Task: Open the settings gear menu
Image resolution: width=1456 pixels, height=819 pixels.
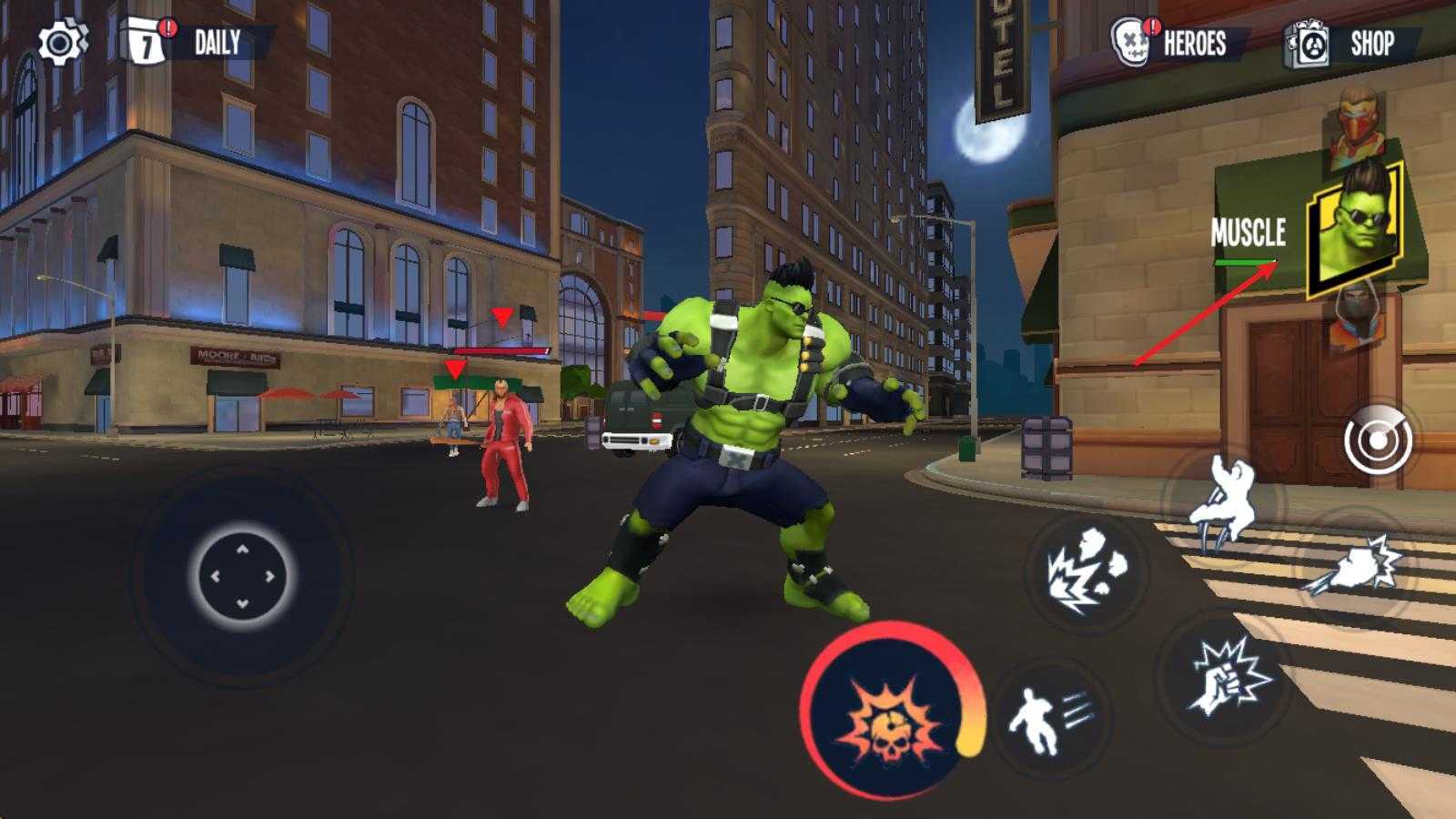Action: pos(62,43)
